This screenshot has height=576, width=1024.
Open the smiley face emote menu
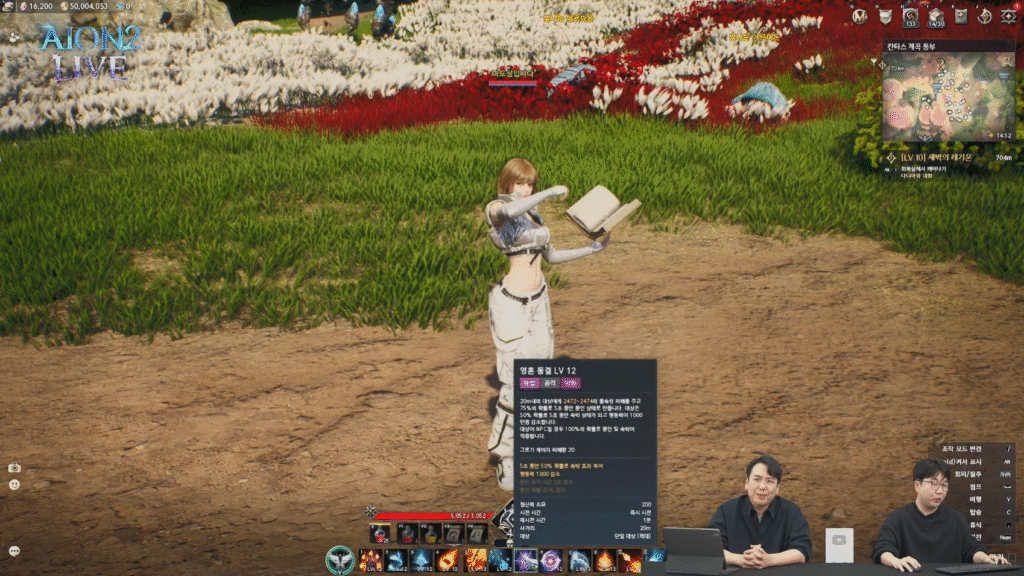click(15, 484)
